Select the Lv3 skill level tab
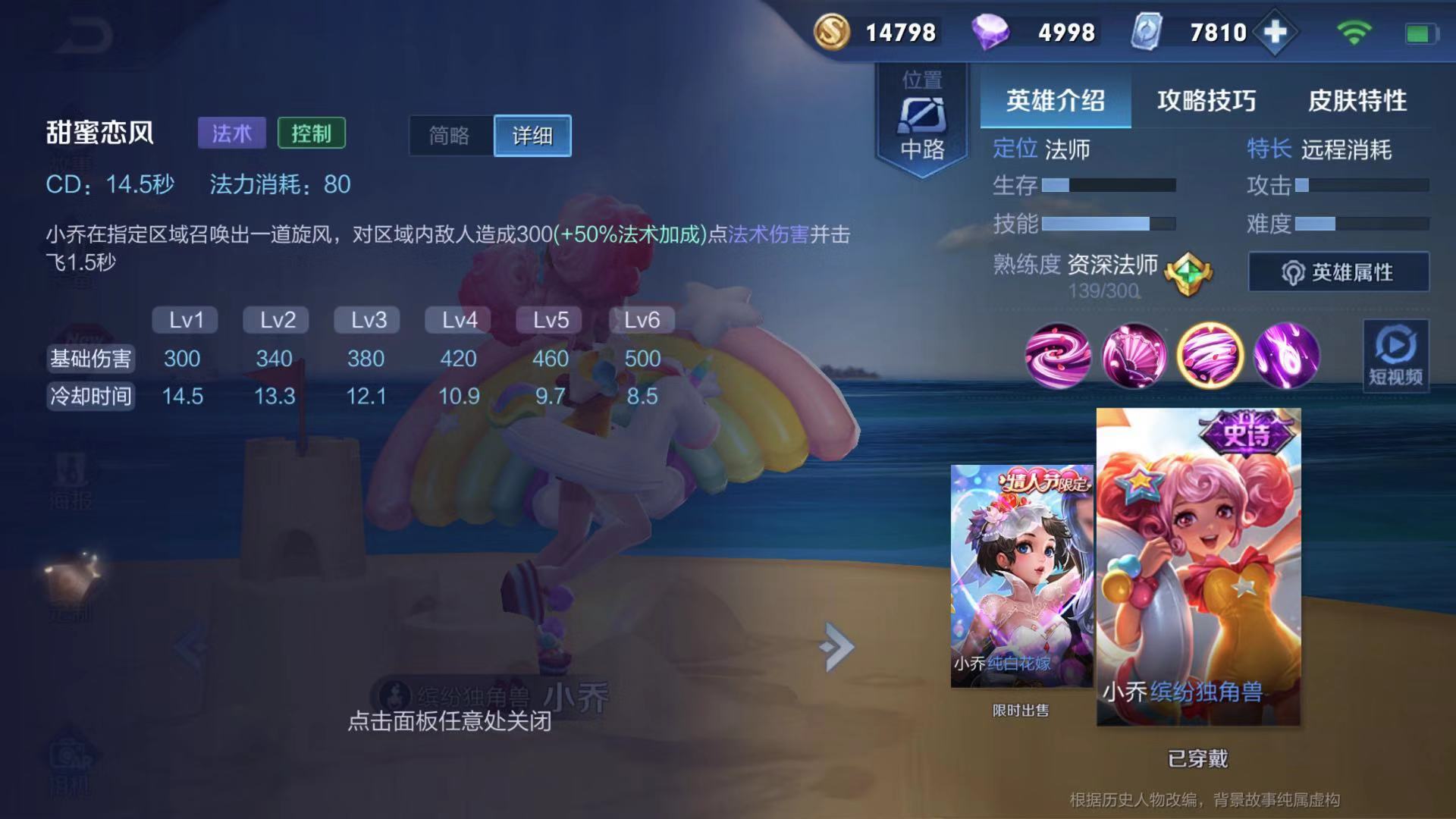The height and width of the screenshot is (819, 1456). coord(366,320)
